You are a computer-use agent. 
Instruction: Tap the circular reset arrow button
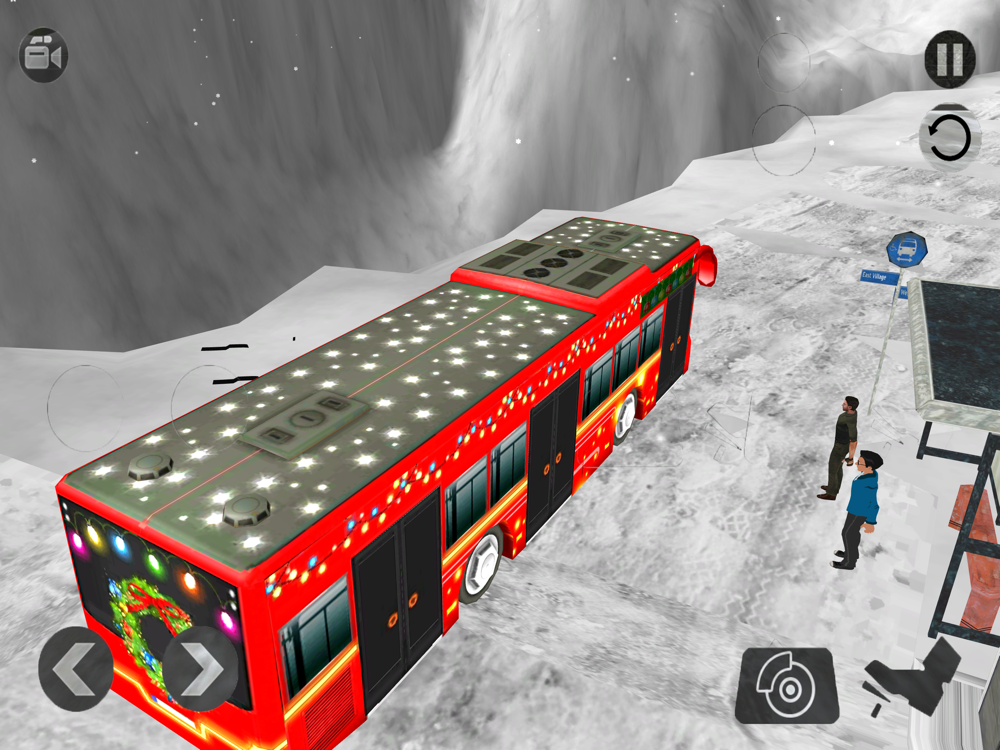tap(947, 138)
